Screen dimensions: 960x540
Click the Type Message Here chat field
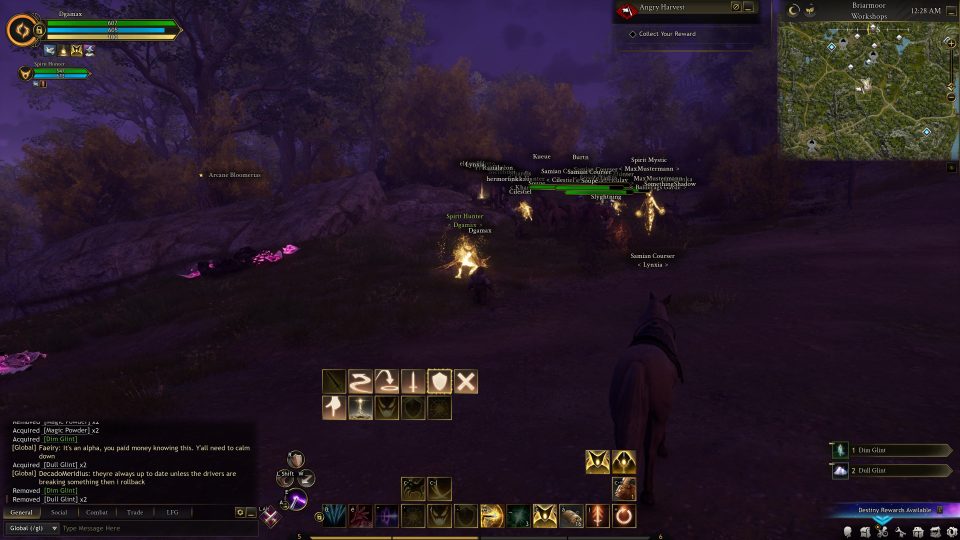[x=150, y=528]
